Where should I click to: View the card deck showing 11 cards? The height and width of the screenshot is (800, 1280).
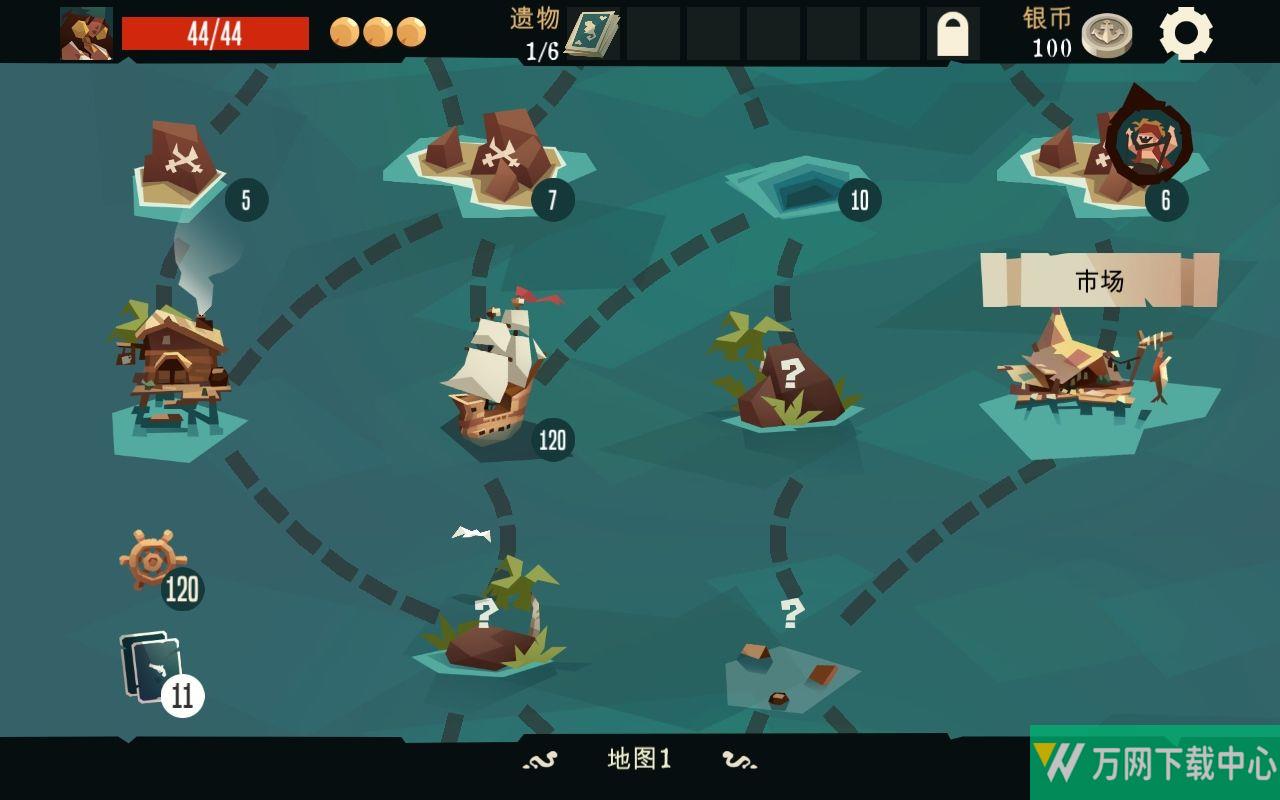pos(155,668)
